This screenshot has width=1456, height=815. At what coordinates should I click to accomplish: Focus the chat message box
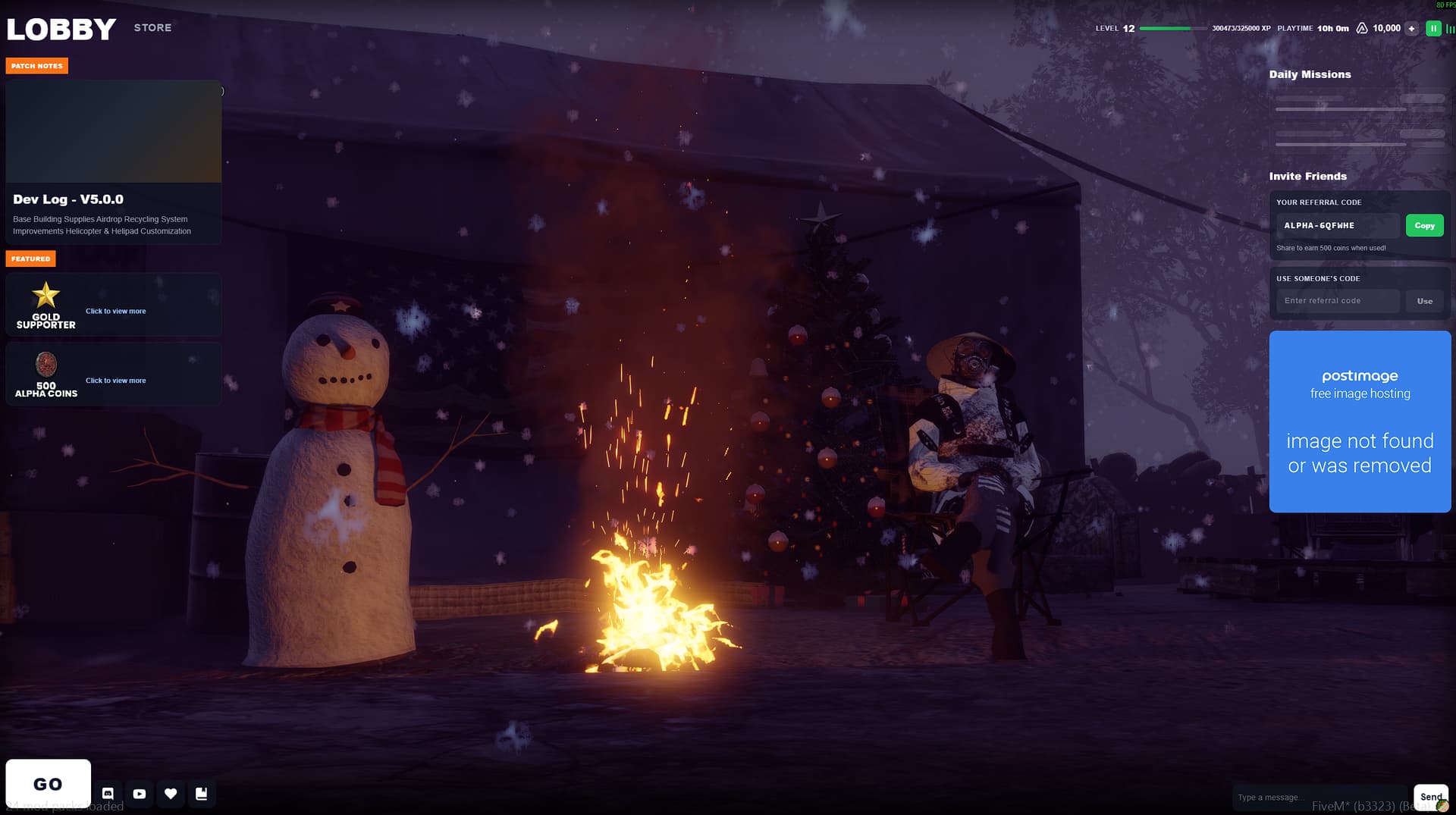(1319, 798)
